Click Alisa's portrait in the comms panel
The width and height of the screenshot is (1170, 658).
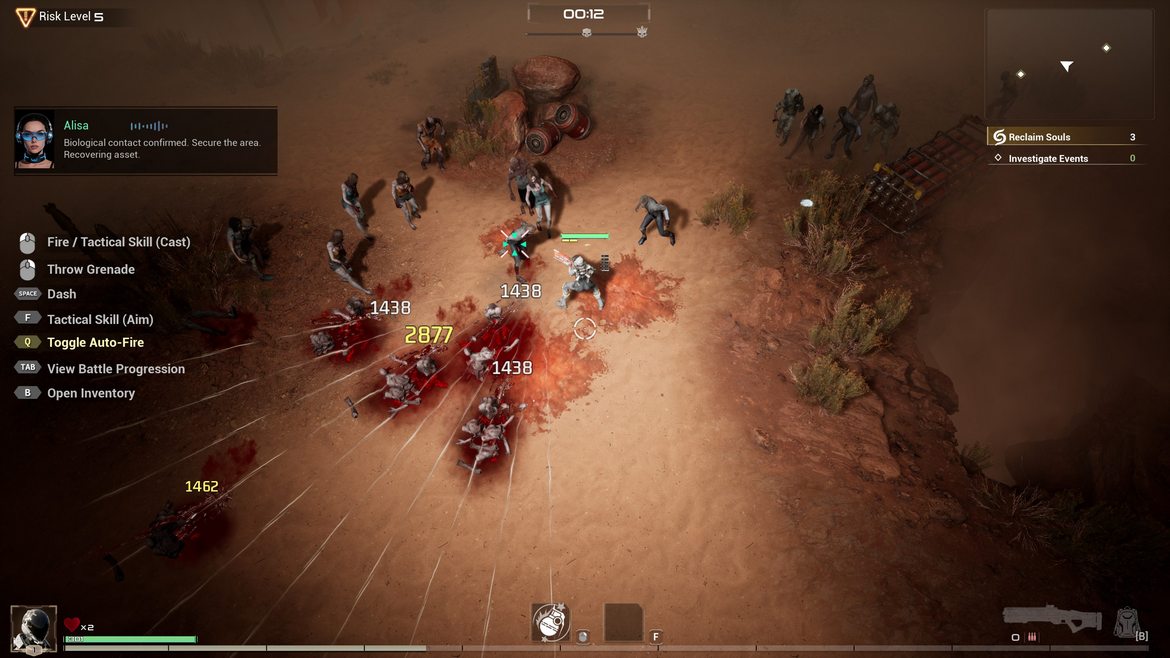(35, 139)
